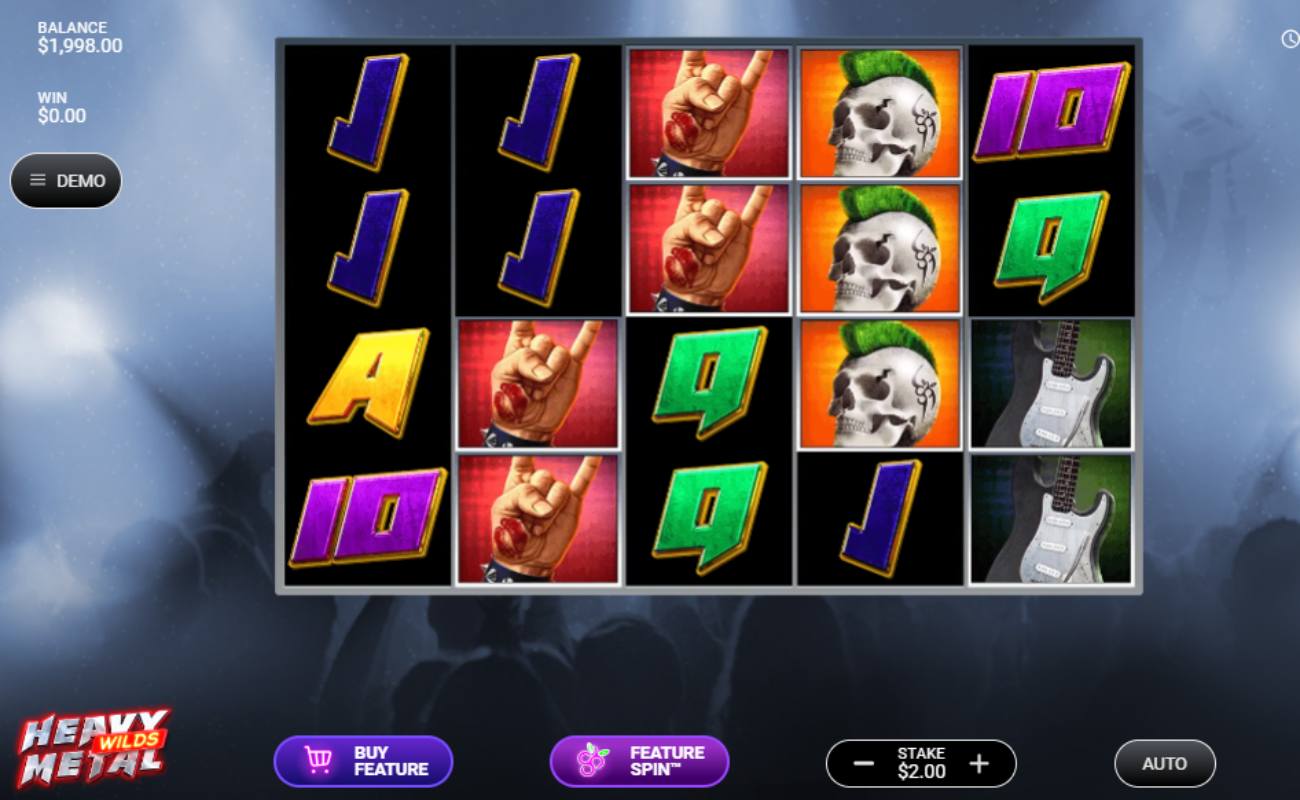Click the purple 10 symbol on reel five
The height and width of the screenshot is (800, 1300).
(1050, 112)
